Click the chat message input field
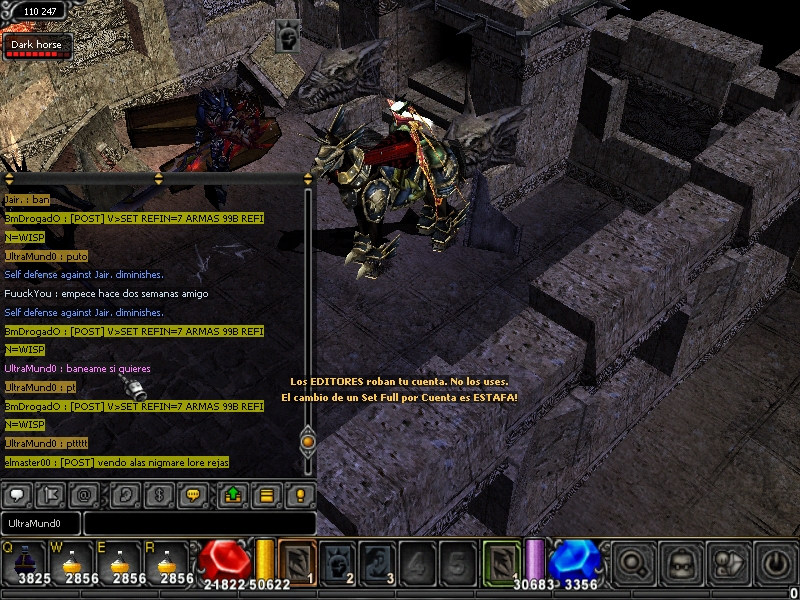The height and width of the screenshot is (600, 800). (200, 523)
